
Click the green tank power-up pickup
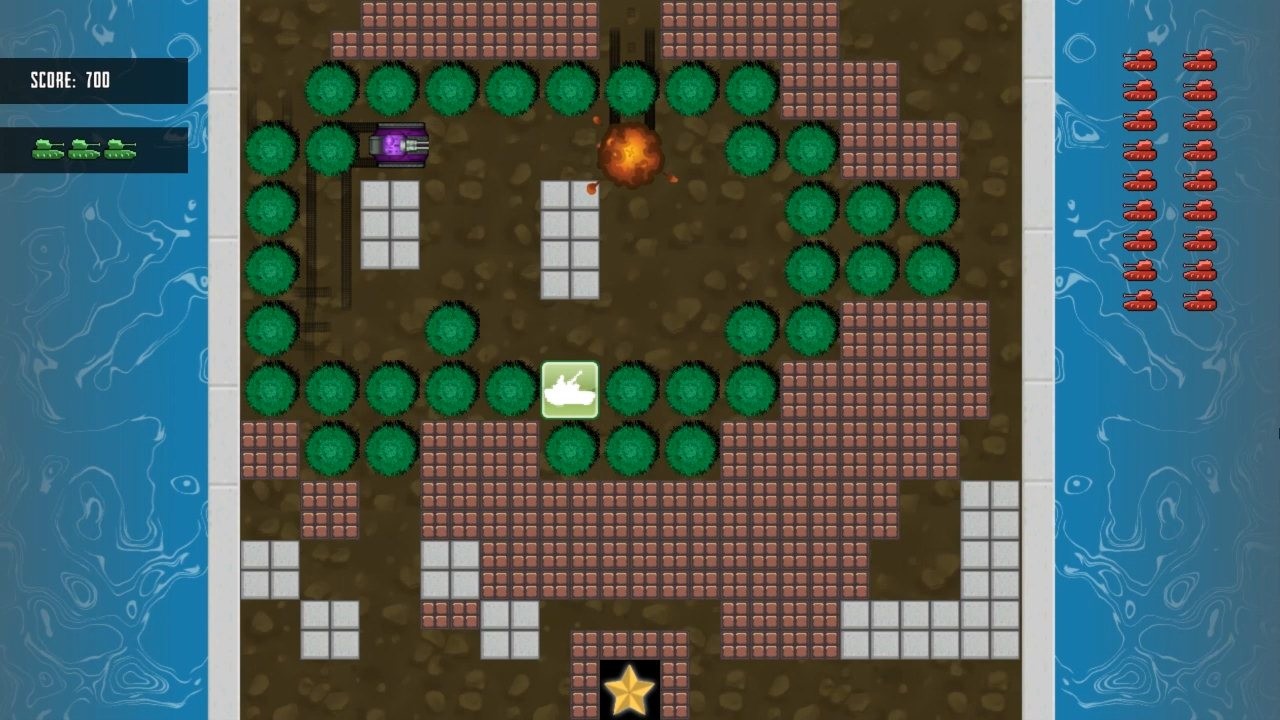[570, 388]
